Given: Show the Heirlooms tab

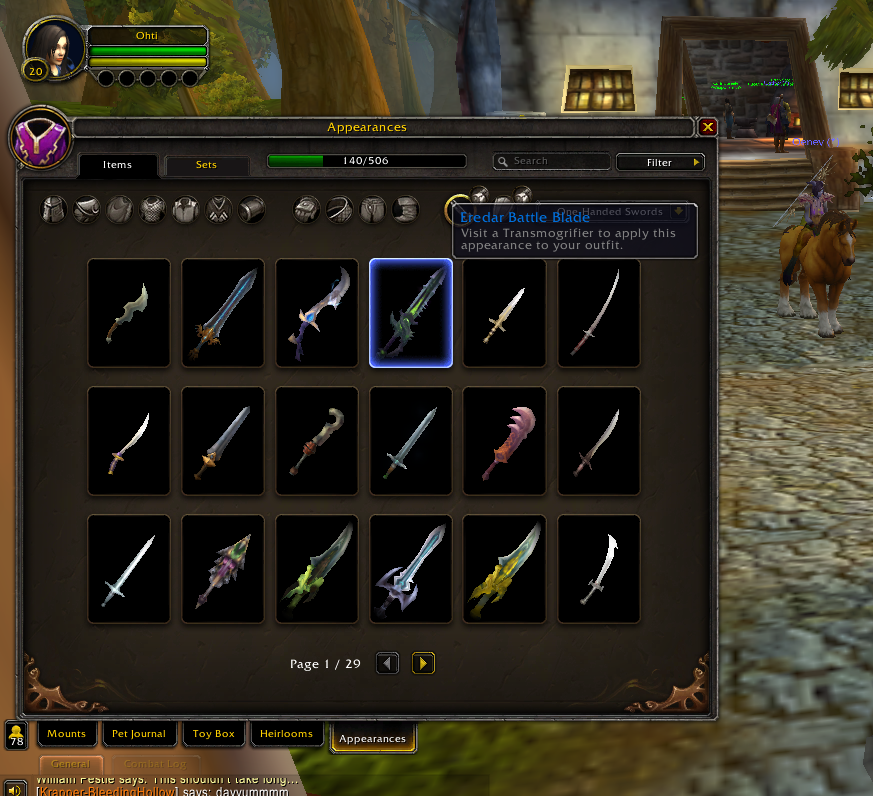Looking at the screenshot, I should click(x=287, y=734).
